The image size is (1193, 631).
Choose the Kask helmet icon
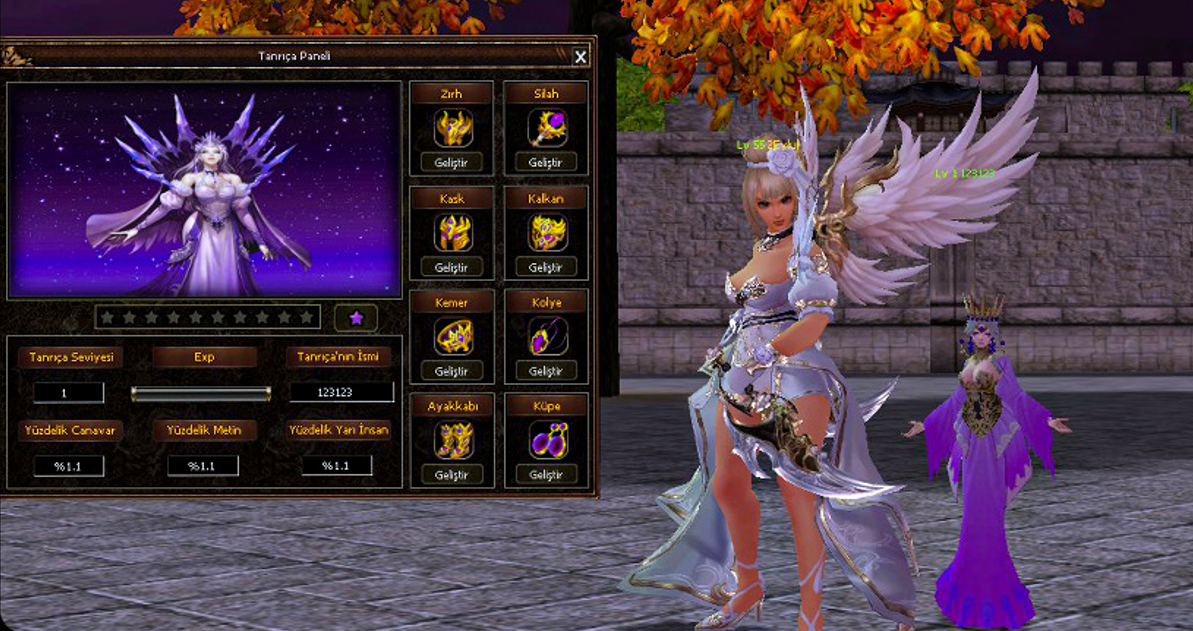452,233
